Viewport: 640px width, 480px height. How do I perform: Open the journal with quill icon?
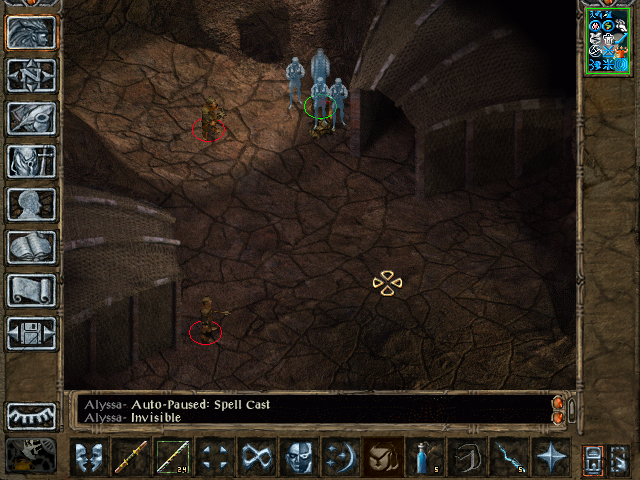point(31,118)
